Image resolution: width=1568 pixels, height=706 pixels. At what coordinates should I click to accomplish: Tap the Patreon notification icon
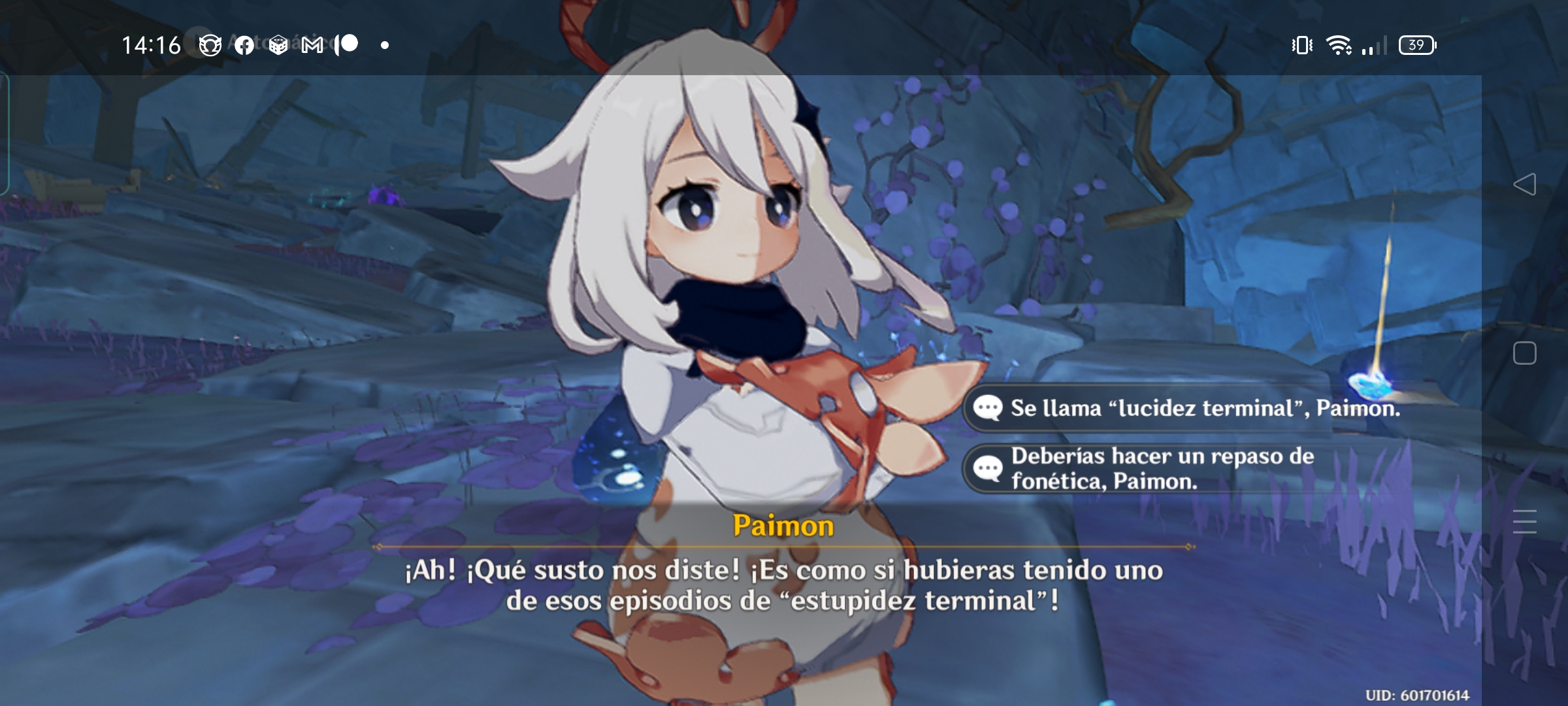pos(344,44)
